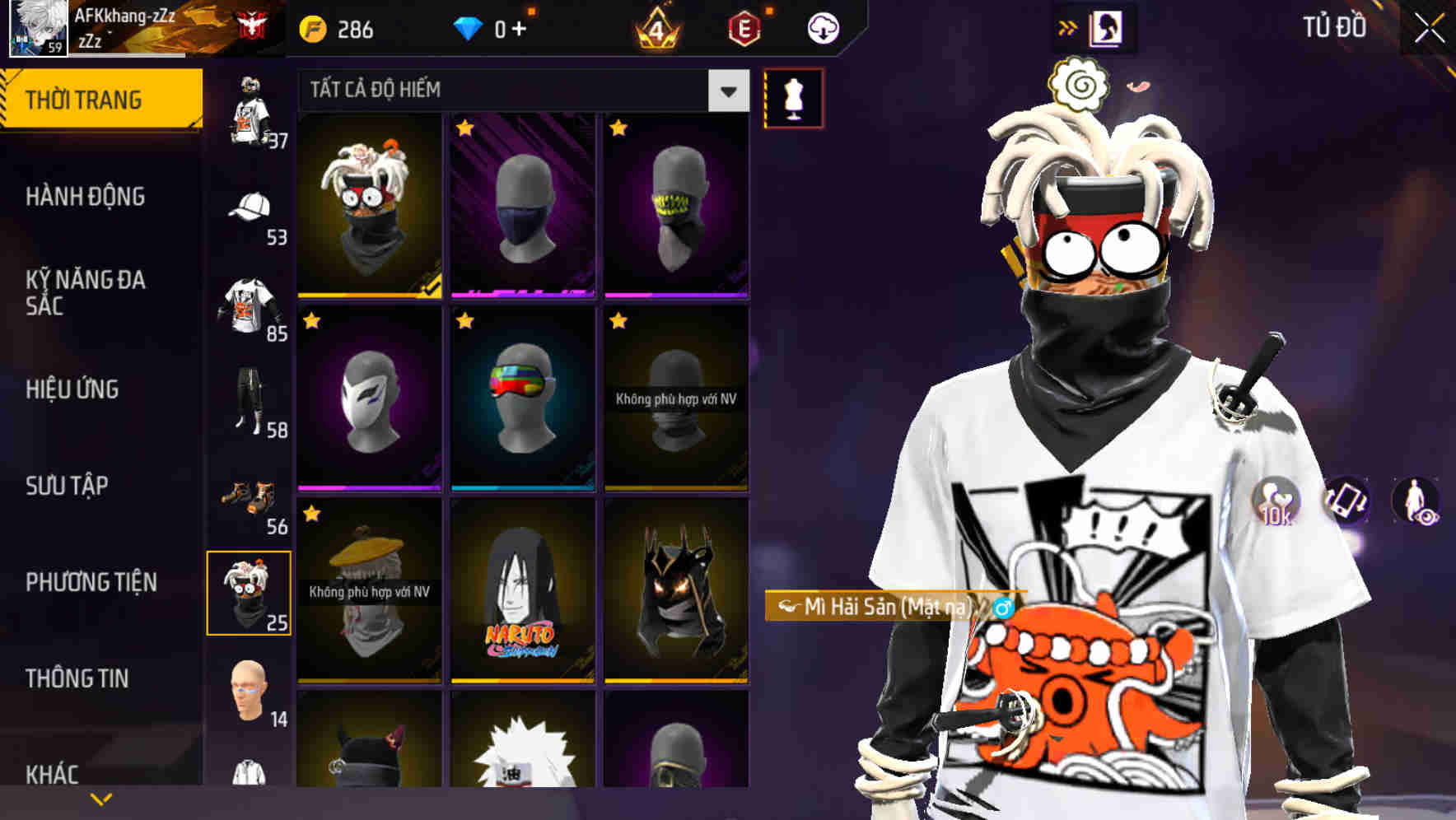
Task: Open the THÔNG TIN tab
Action: [78, 678]
